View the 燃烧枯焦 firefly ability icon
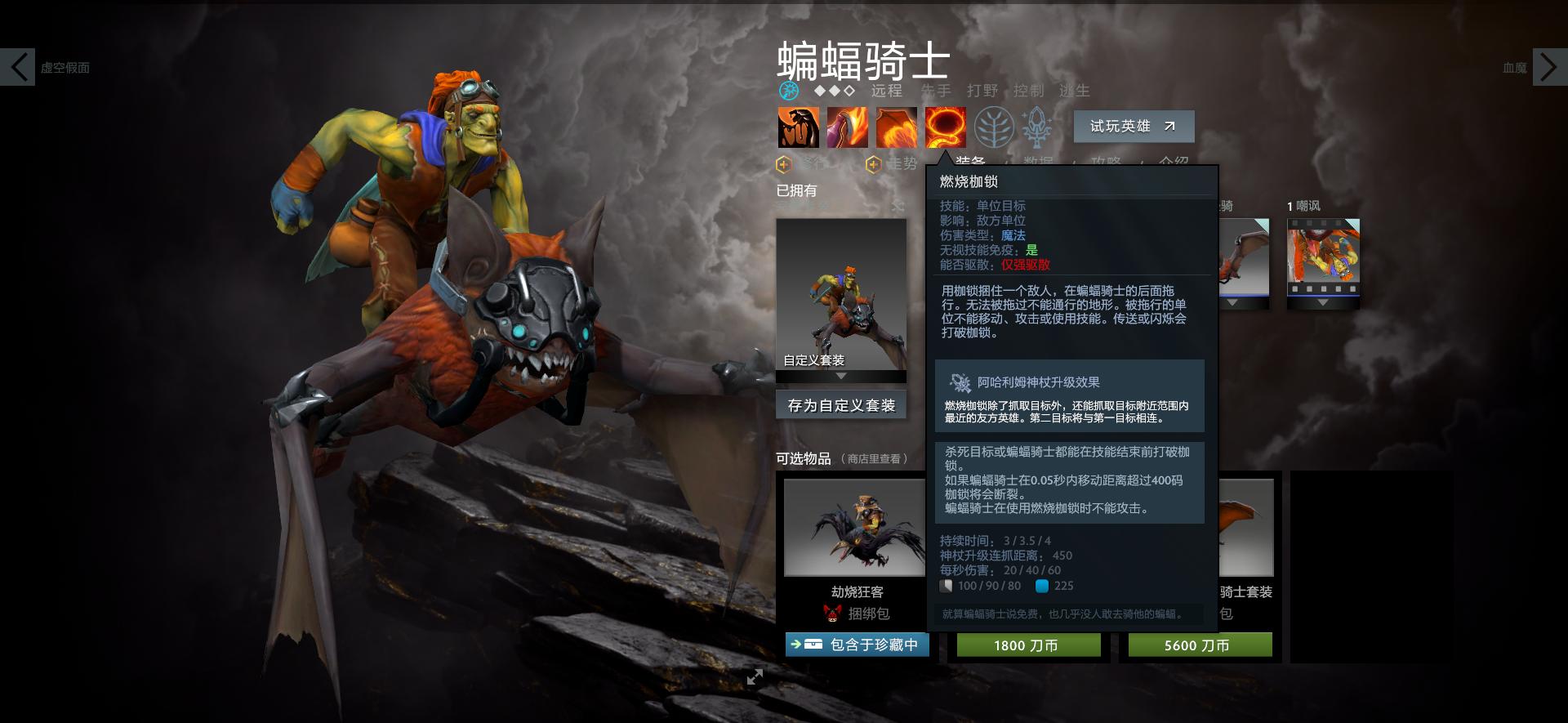1568x723 pixels. coord(895,127)
